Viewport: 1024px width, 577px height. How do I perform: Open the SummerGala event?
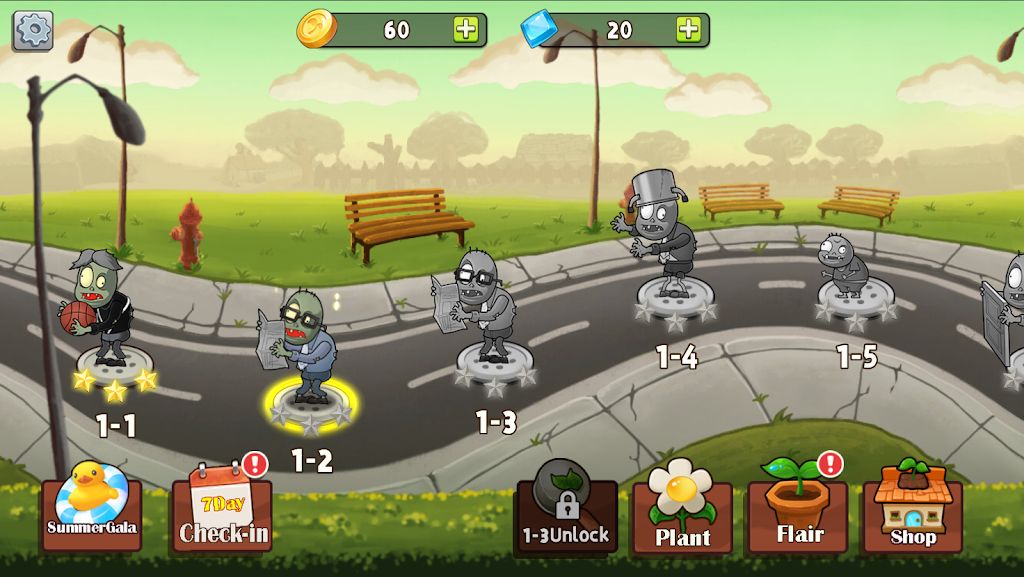tap(92, 508)
